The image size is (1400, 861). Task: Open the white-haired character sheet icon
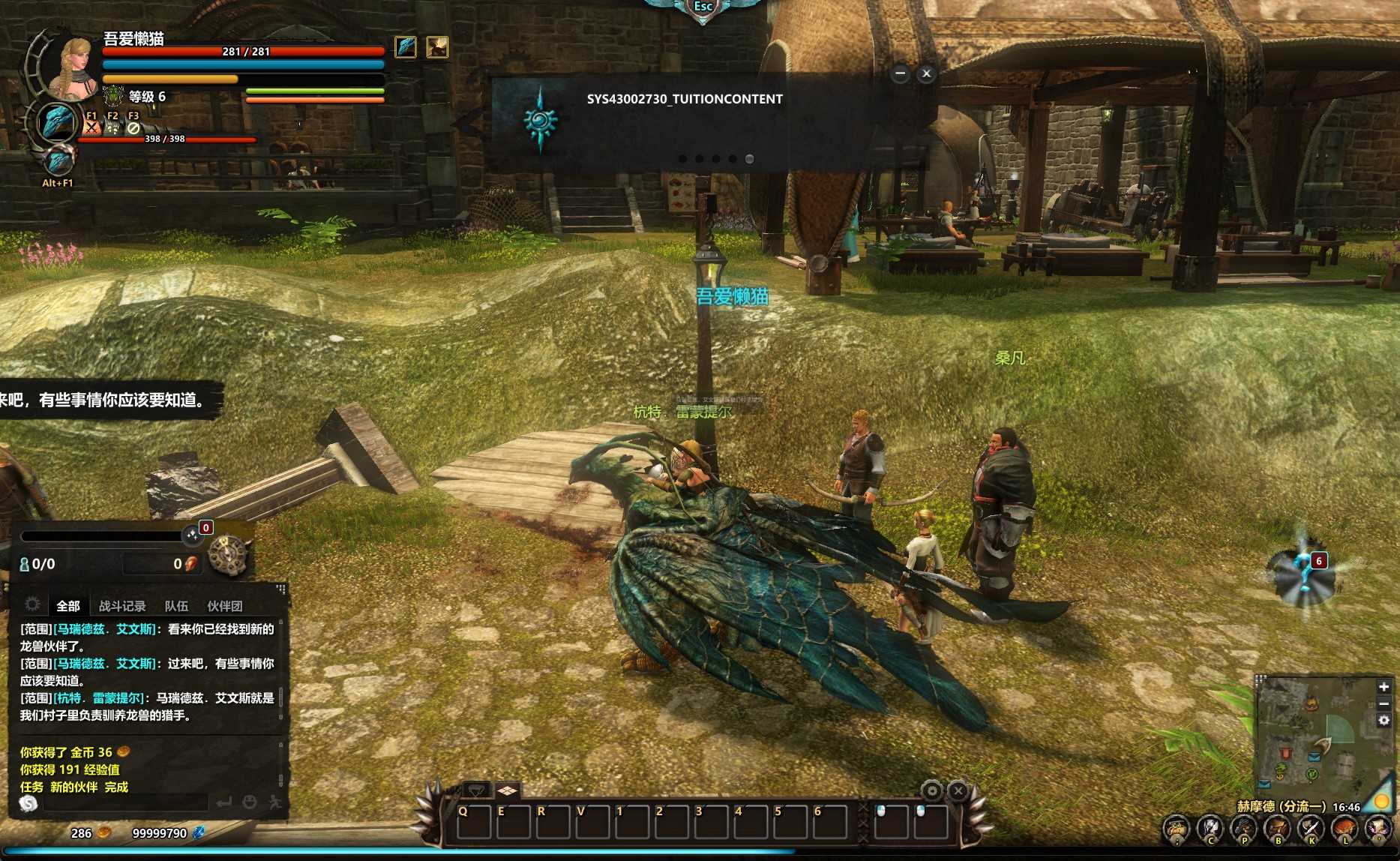click(1210, 829)
